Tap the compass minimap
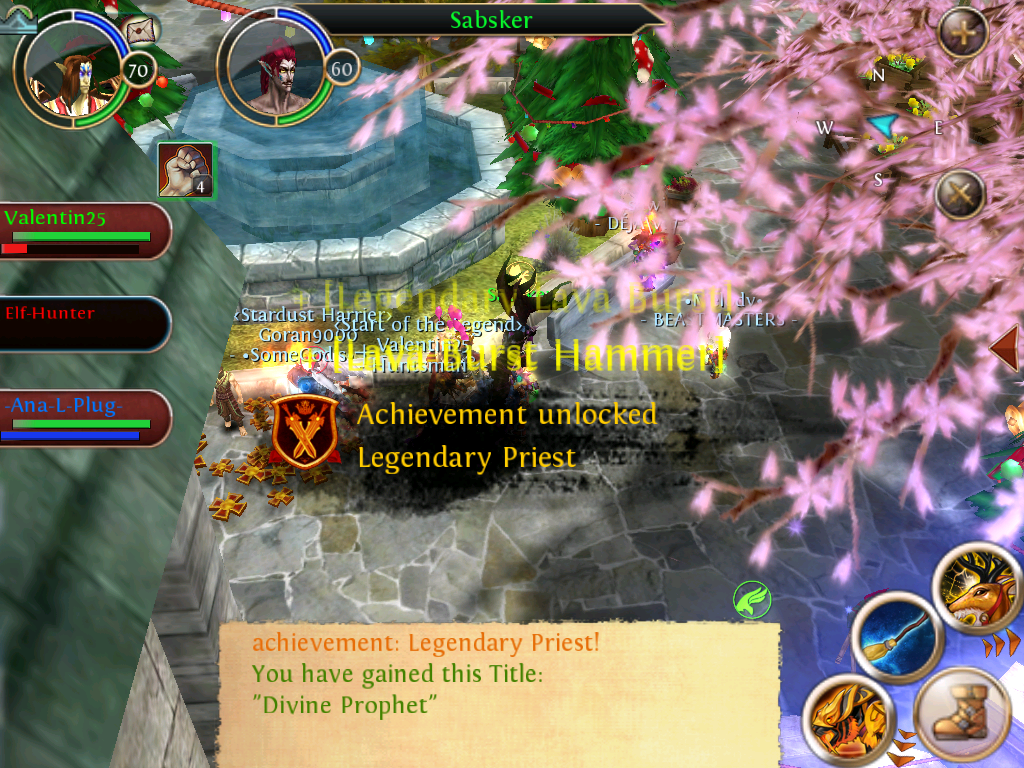 point(880,127)
